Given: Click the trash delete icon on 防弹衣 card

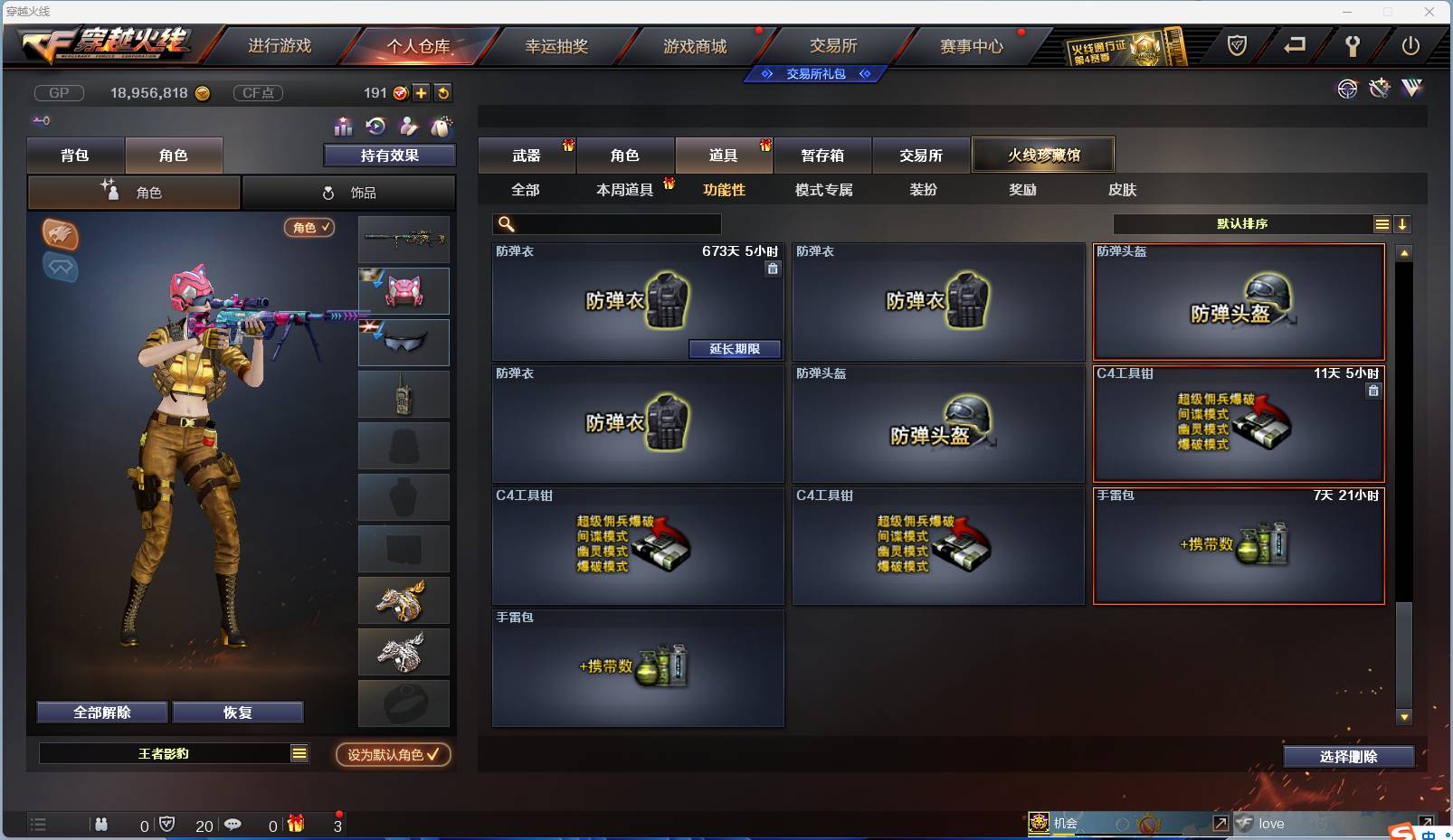Looking at the screenshot, I should point(774,269).
